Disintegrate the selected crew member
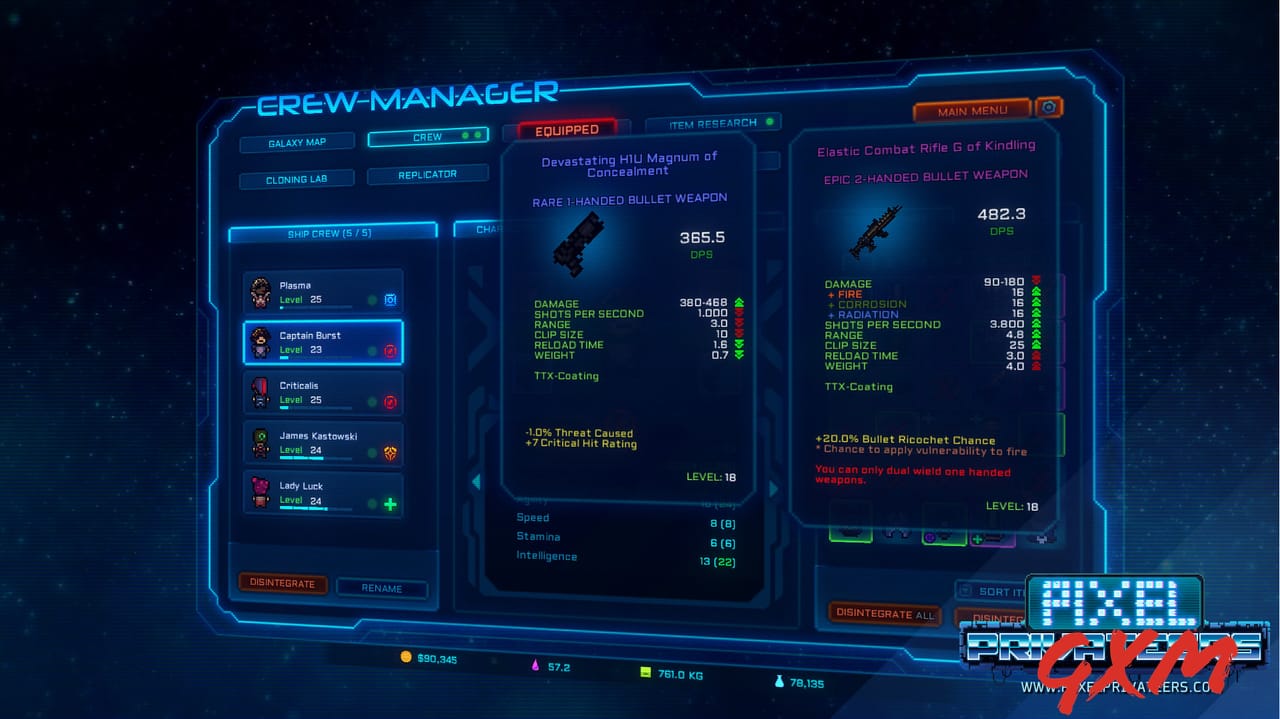 click(x=282, y=583)
